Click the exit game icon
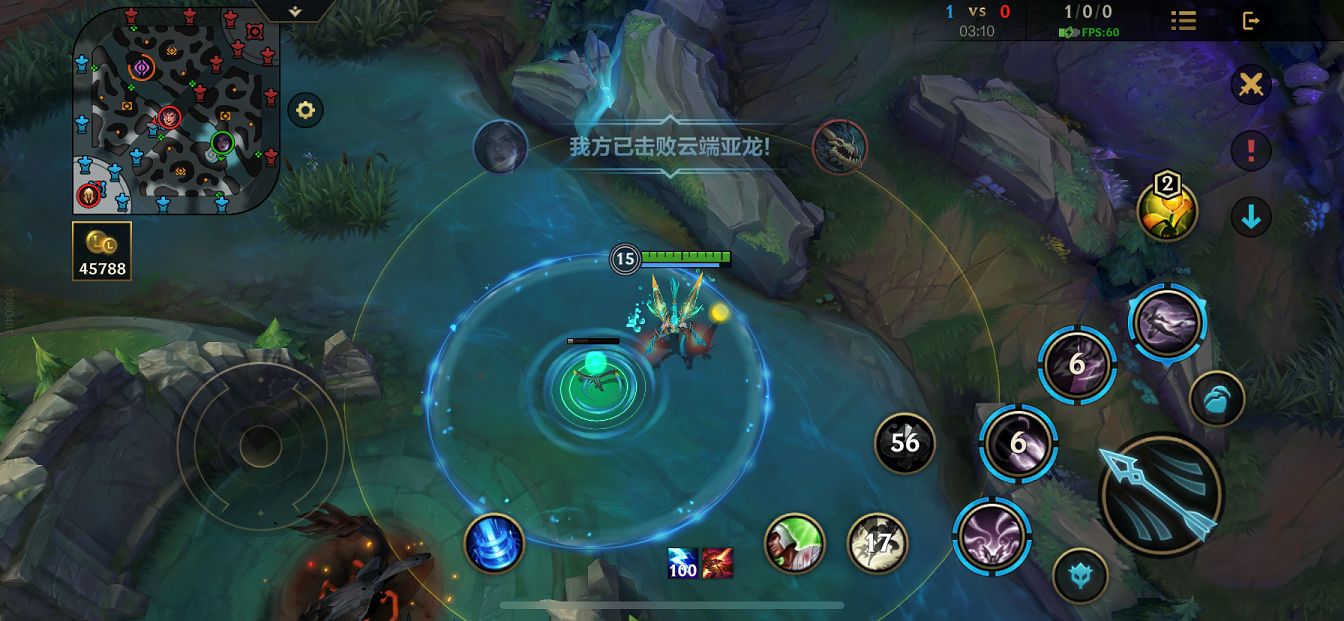The height and width of the screenshot is (621, 1344). pyautogui.click(x=1251, y=20)
